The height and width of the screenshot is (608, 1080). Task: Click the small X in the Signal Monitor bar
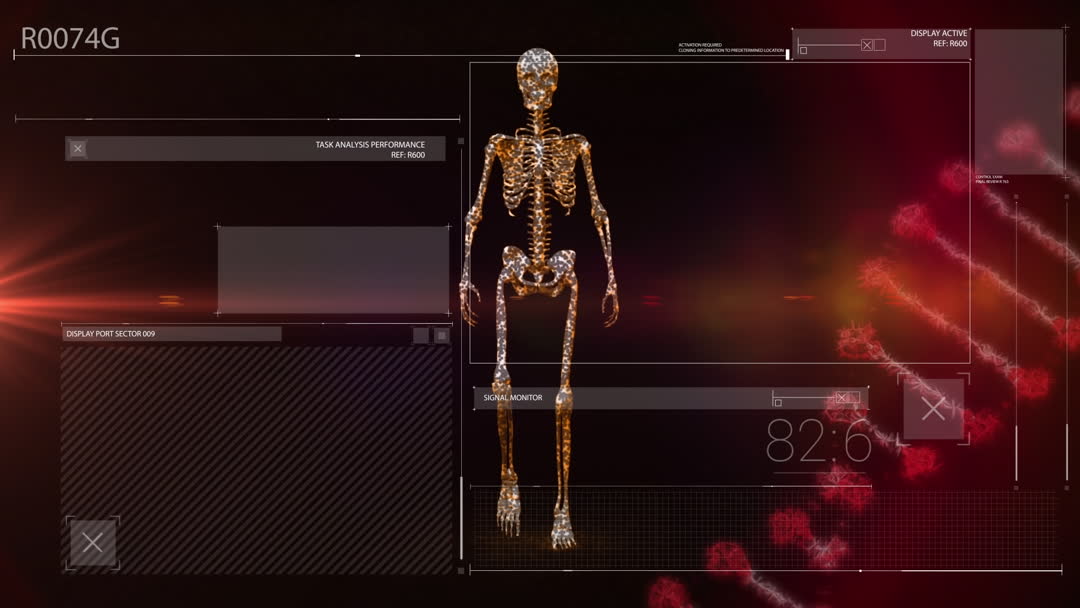click(842, 398)
